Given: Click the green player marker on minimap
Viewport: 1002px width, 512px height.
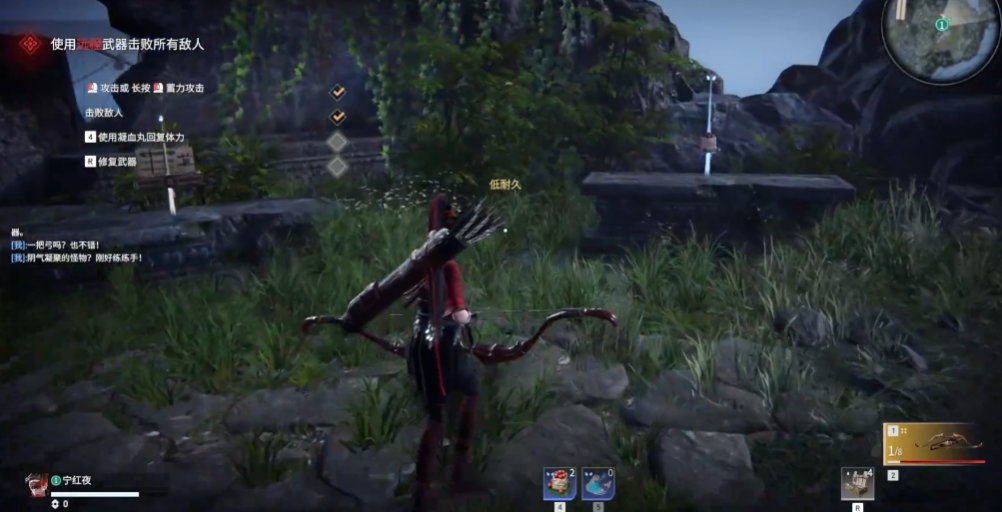Looking at the screenshot, I should (x=942, y=24).
